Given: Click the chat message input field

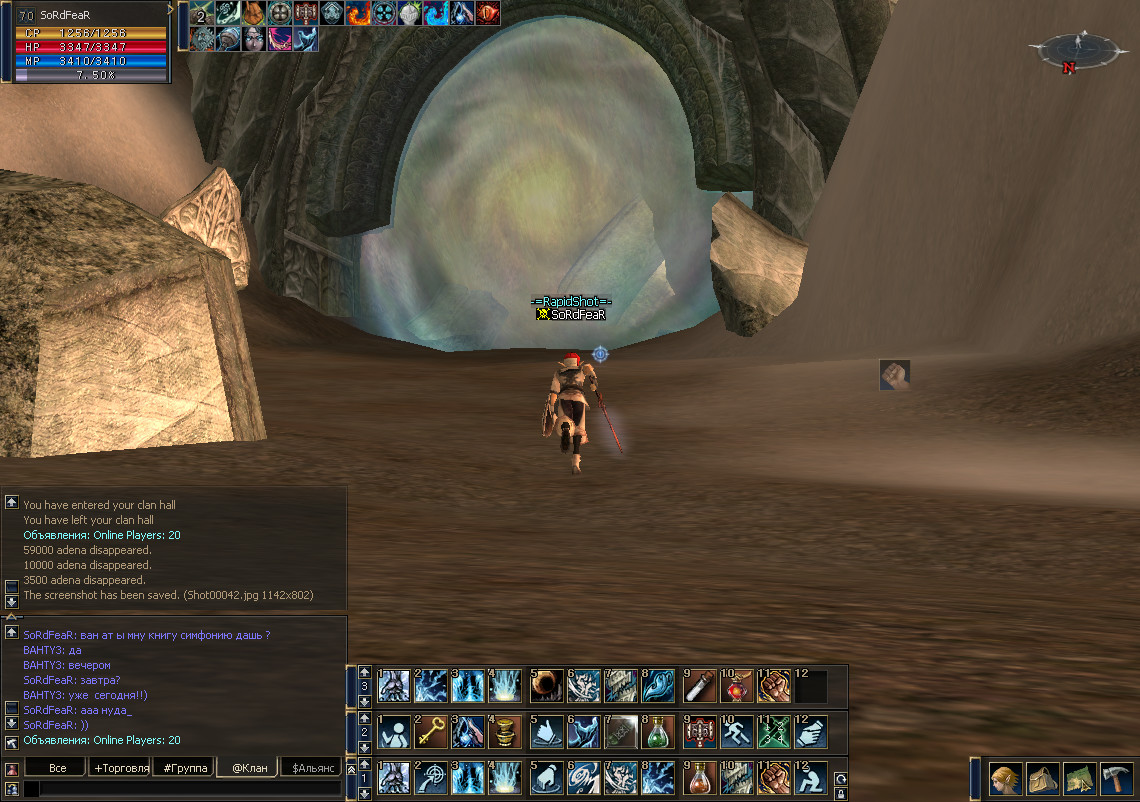Looking at the screenshot, I should point(185,789).
